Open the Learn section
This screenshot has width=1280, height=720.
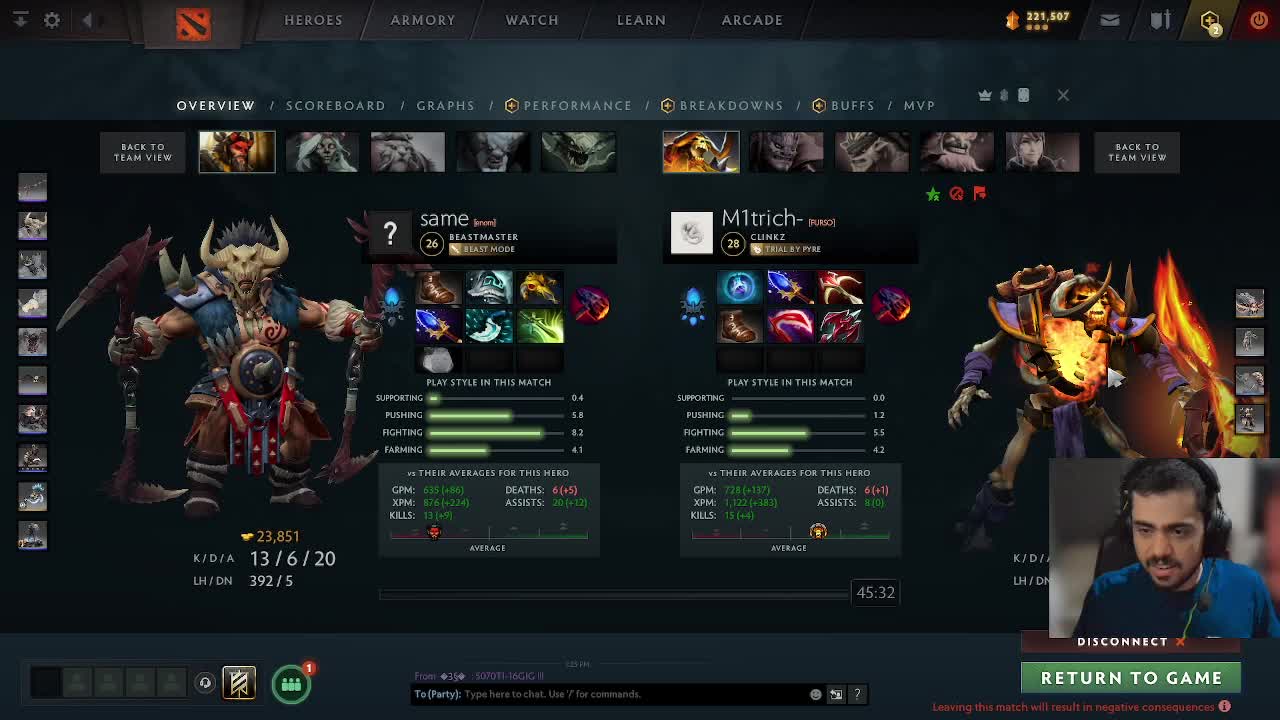pyautogui.click(x=641, y=20)
